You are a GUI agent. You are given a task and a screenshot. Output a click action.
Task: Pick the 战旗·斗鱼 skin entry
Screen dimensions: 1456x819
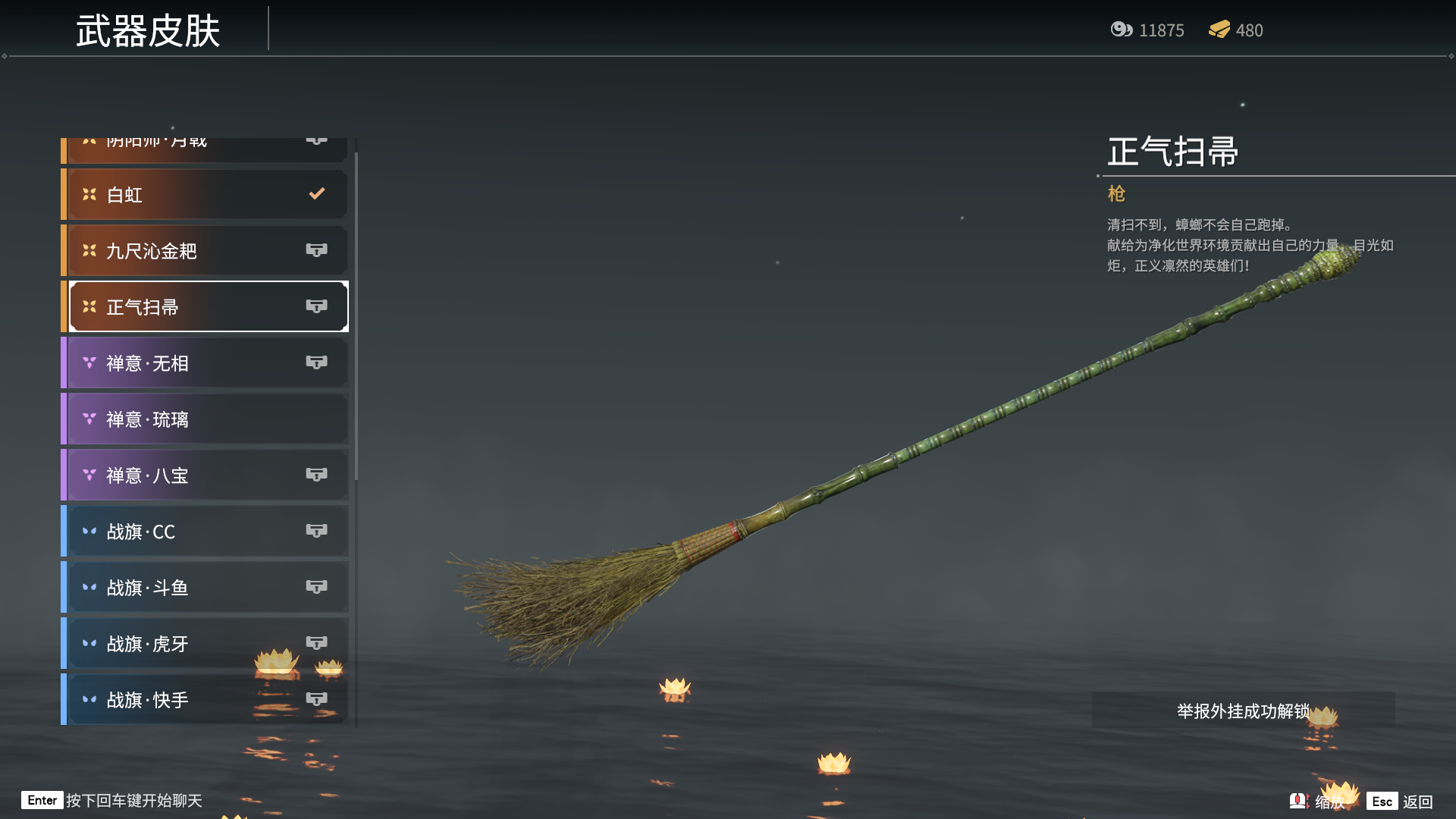206,588
